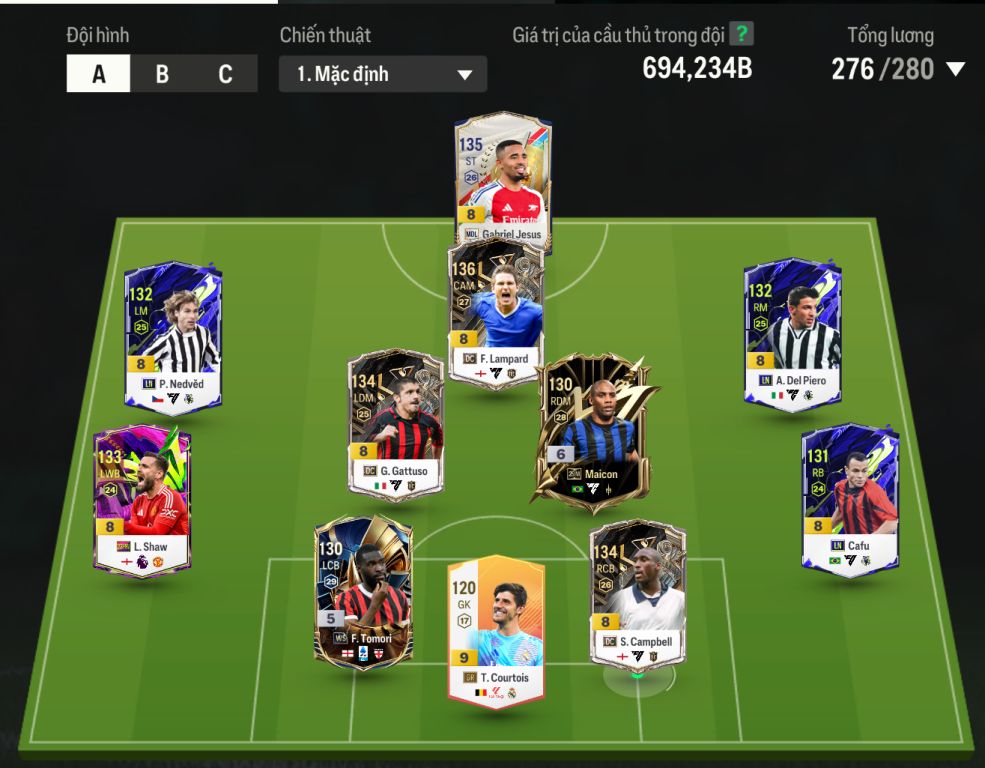Pick the Cafu RB card
The height and width of the screenshot is (768, 985).
click(x=850, y=498)
